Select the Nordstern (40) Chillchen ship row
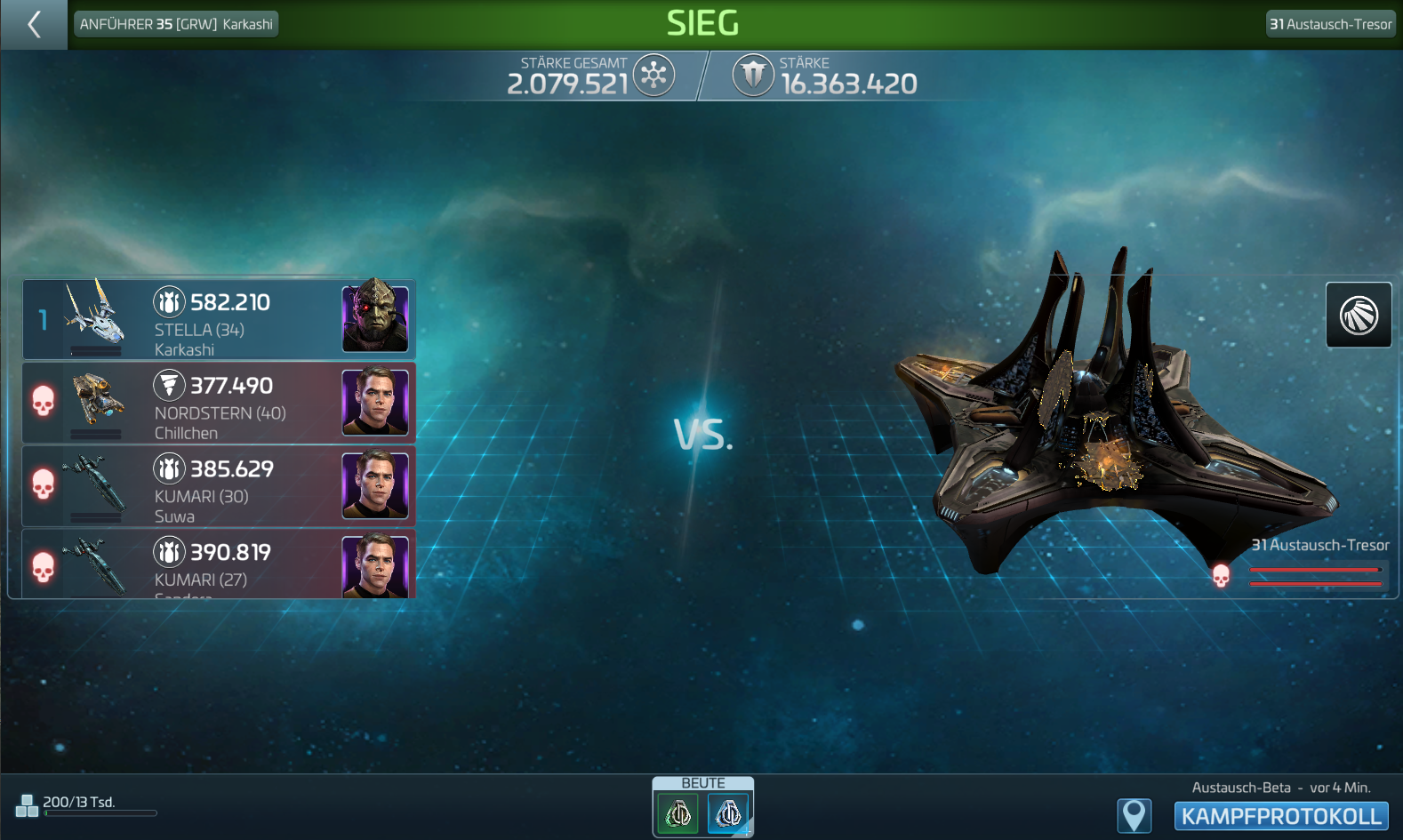This screenshot has height=840, width=1403. pos(219,404)
